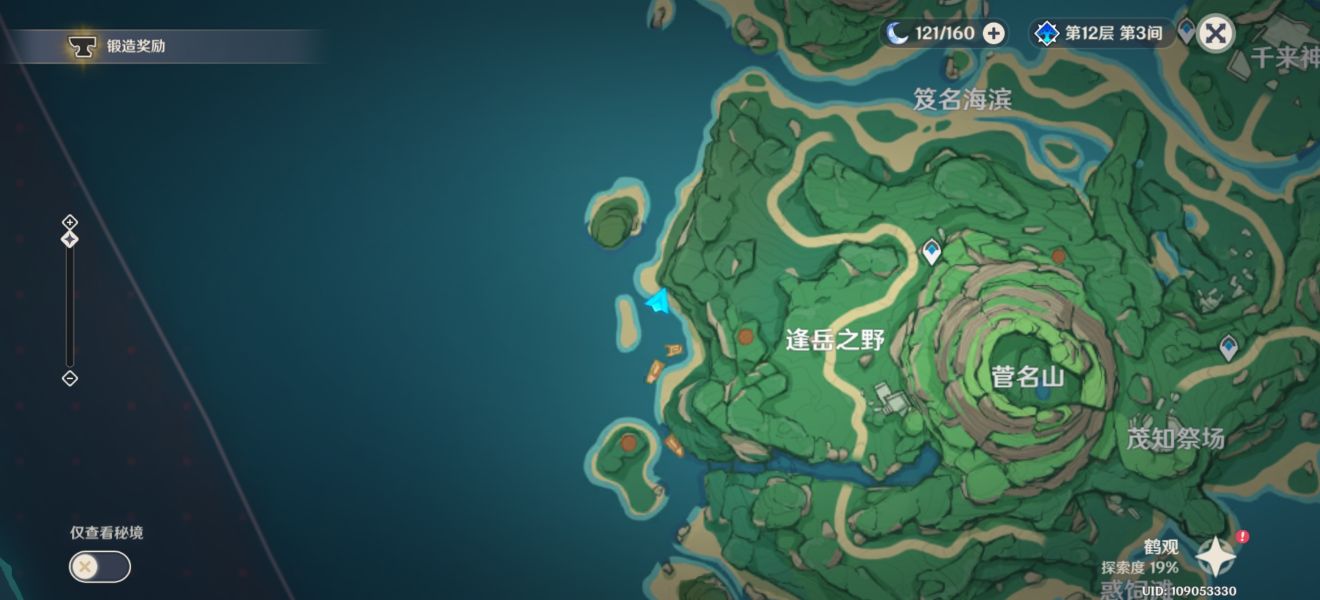This screenshot has width=1320, height=600.
Task: Select the teleport waypoint above 茂知祭场
Action: (1228, 347)
